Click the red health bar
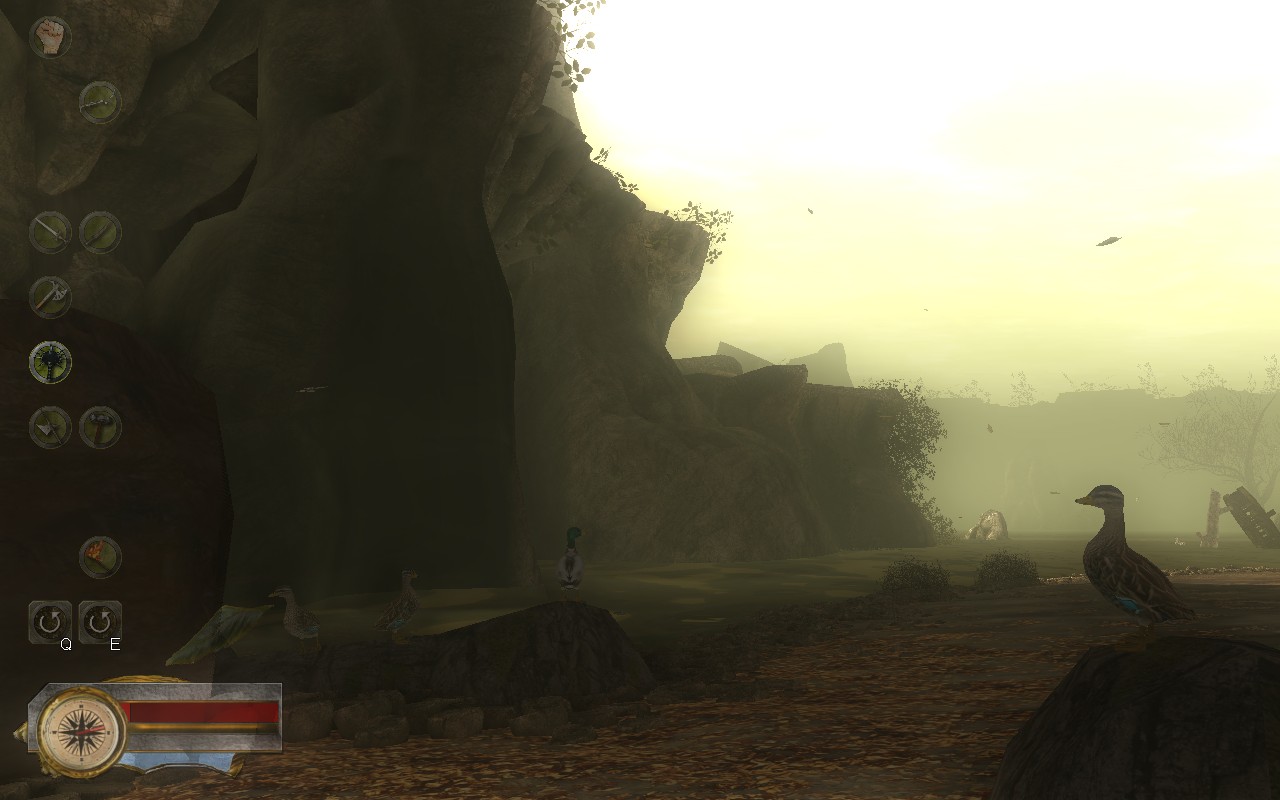The image size is (1280, 800). (x=200, y=710)
